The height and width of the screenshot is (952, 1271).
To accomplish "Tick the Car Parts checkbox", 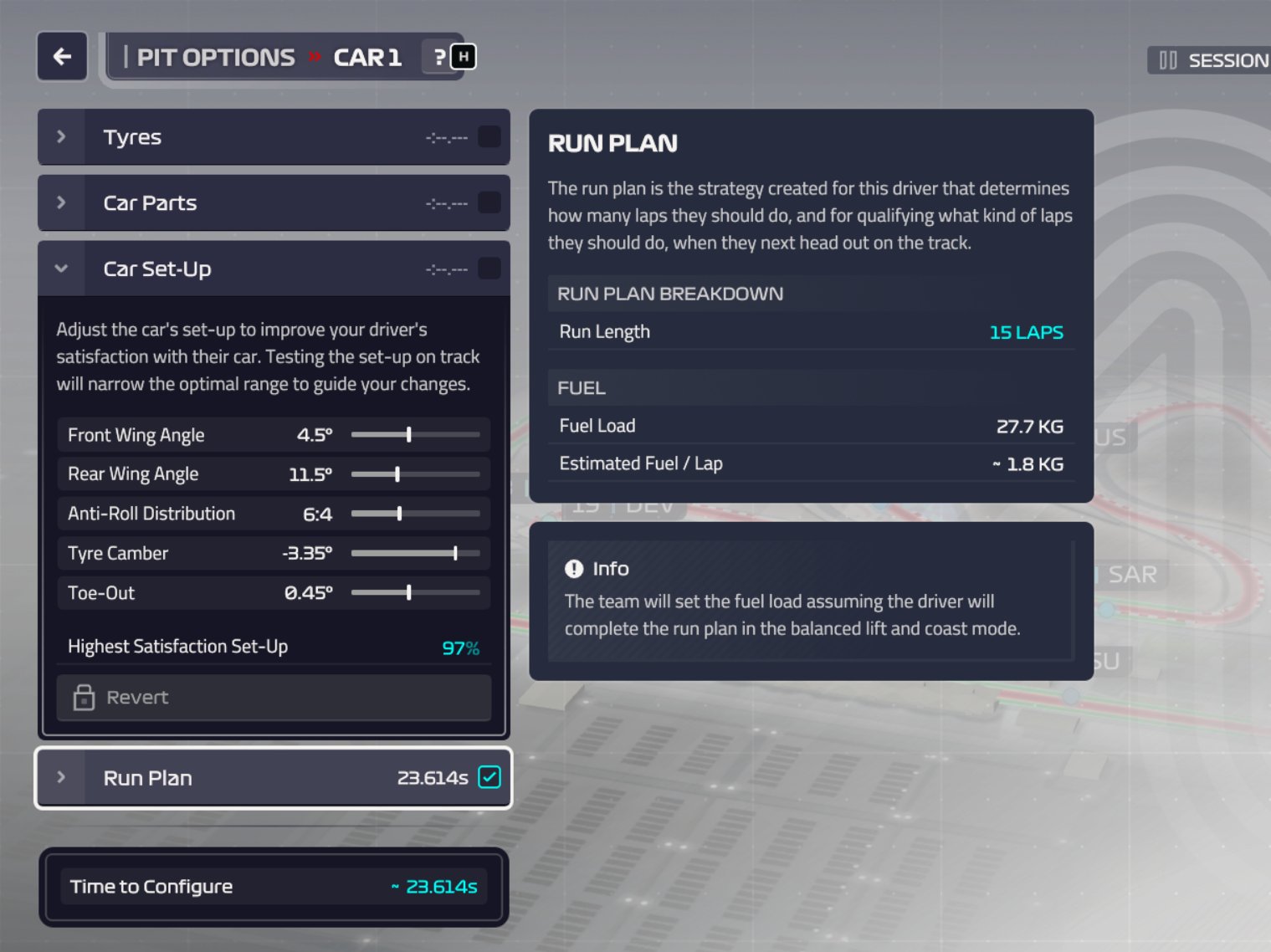I will 489,203.
